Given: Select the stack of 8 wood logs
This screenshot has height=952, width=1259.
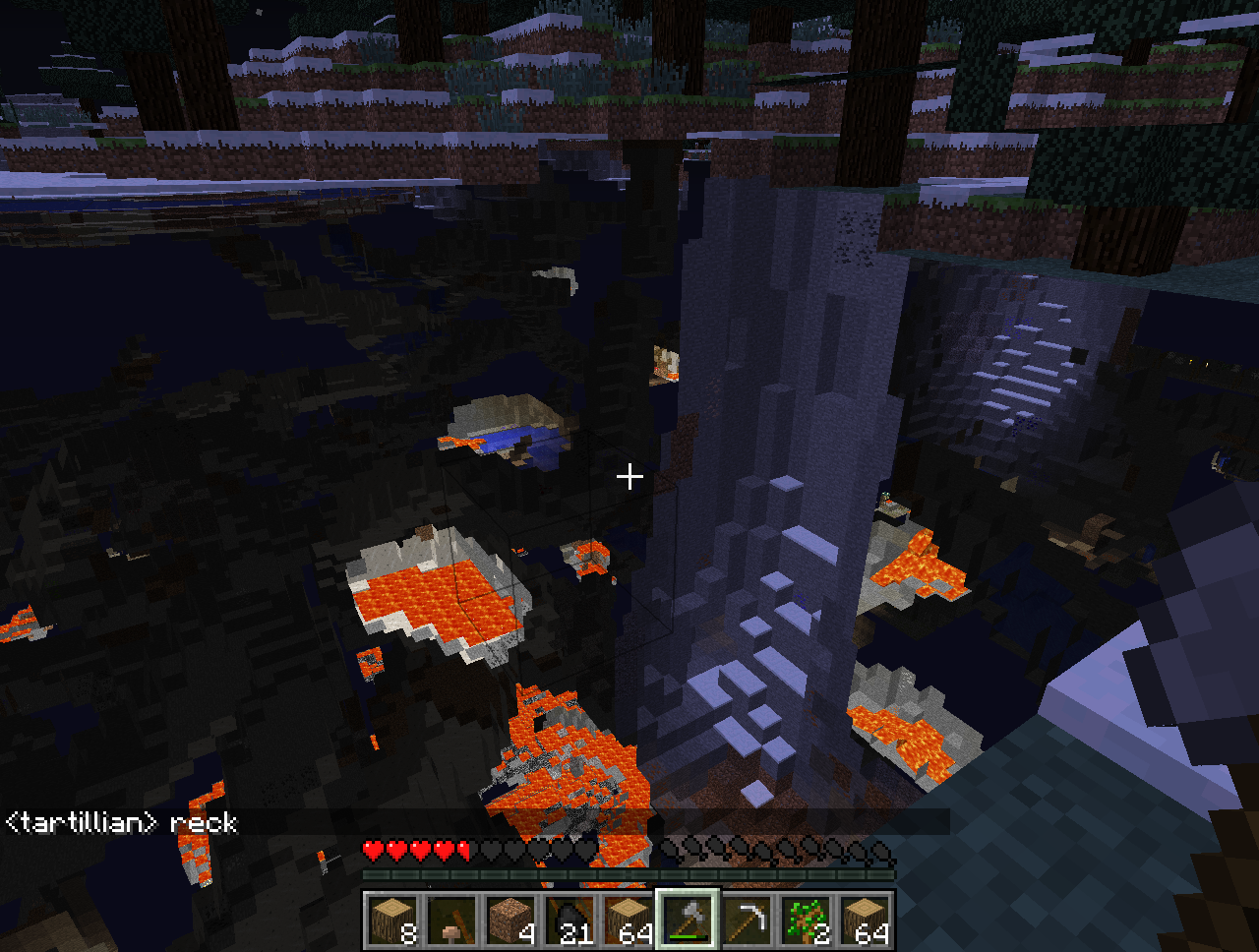Looking at the screenshot, I should [393, 922].
